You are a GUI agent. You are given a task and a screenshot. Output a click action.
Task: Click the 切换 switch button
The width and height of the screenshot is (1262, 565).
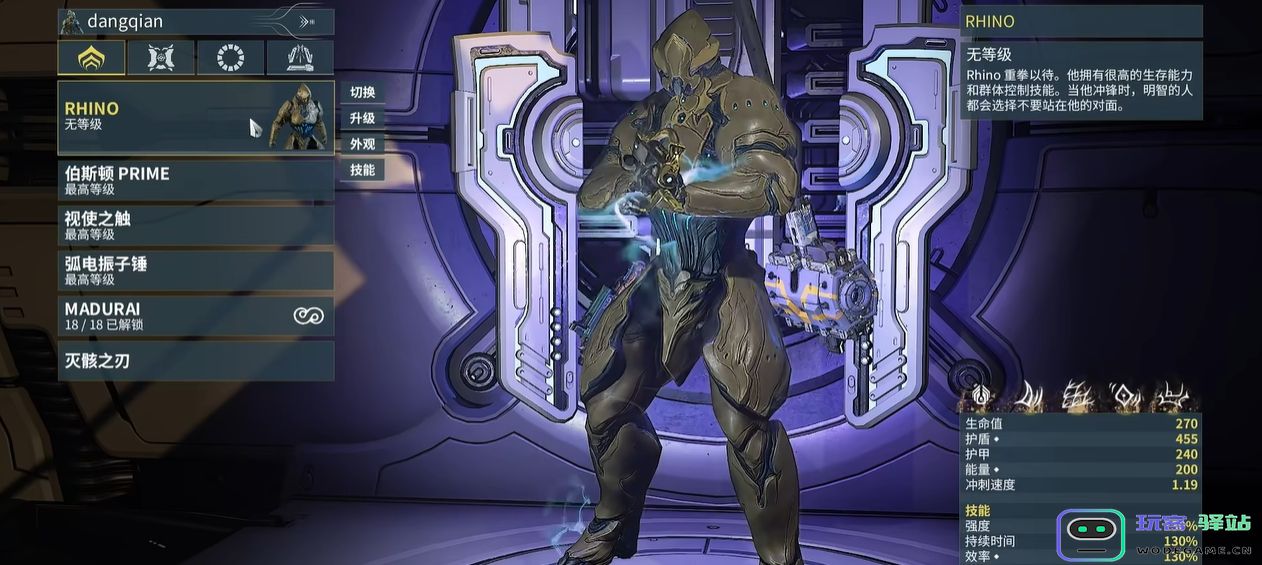tap(362, 92)
